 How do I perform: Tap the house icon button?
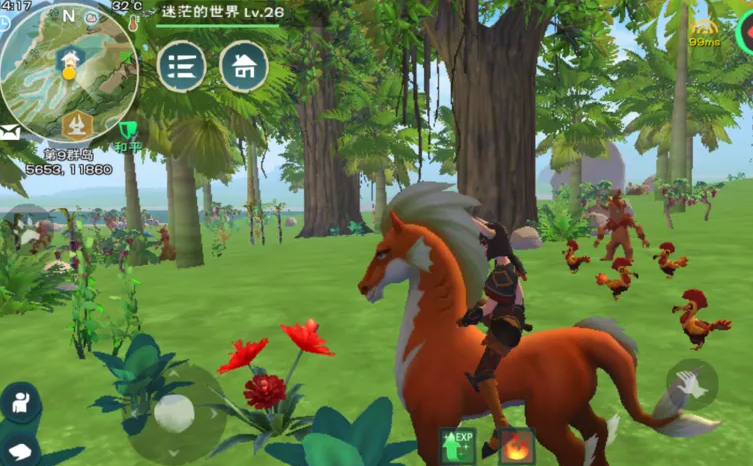(244, 66)
